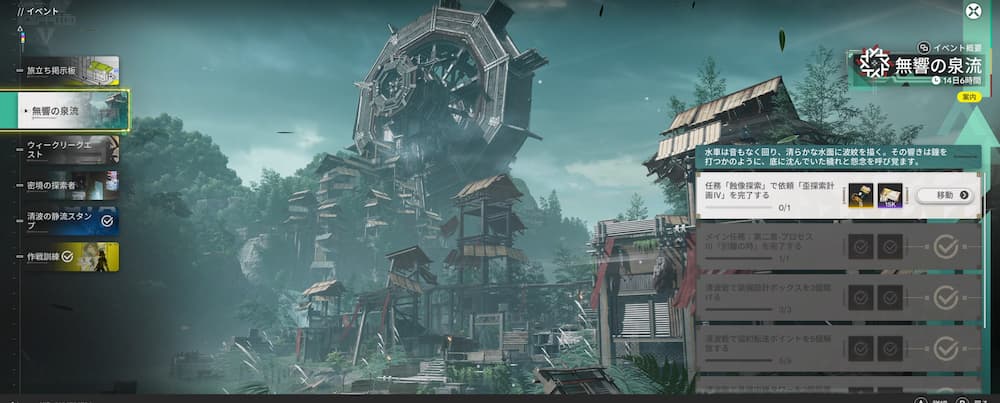The height and width of the screenshot is (403, 1000).
Task: Choose the 密境の探索者 event
Action: coord(68,185)
